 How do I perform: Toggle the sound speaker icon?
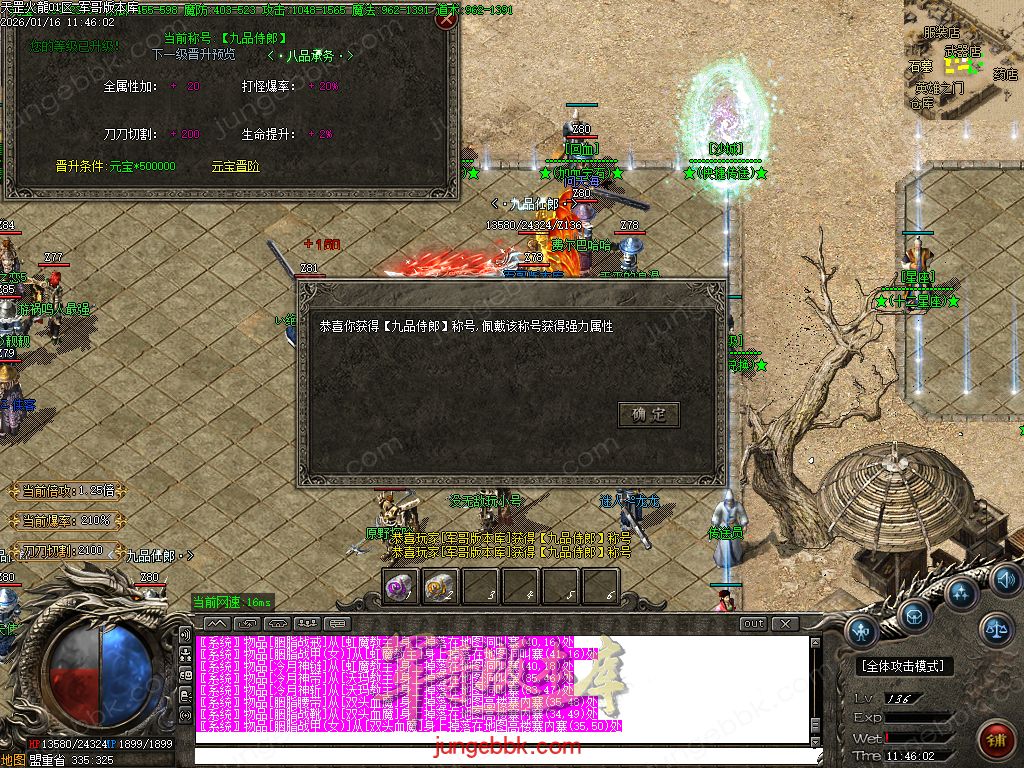tap(1006, 579)
